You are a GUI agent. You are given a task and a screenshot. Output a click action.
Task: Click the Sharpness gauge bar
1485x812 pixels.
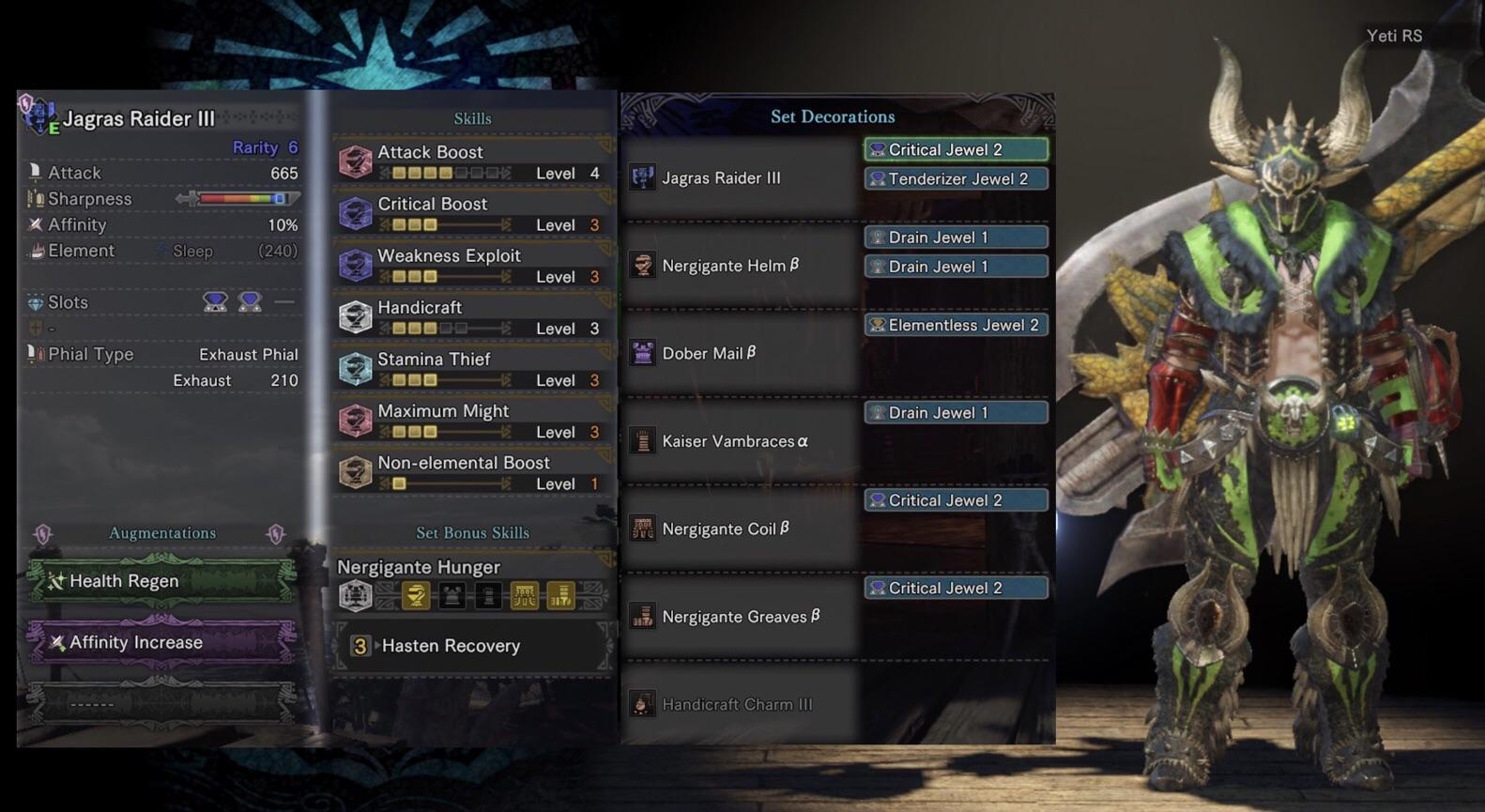(244, 198)
